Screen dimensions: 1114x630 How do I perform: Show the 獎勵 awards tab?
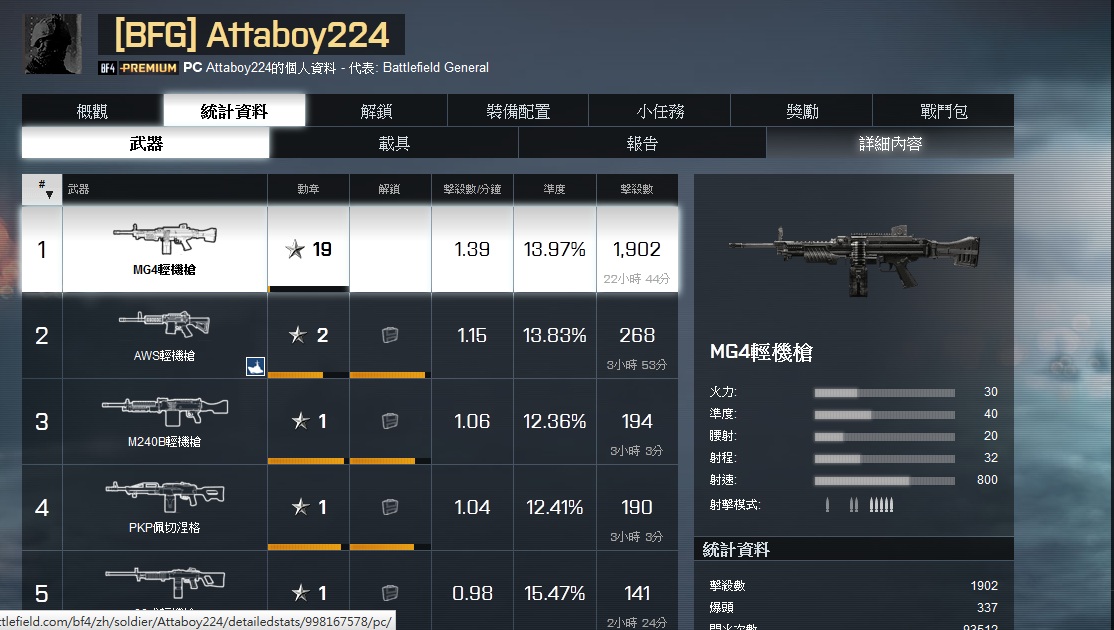coord(802,111)
